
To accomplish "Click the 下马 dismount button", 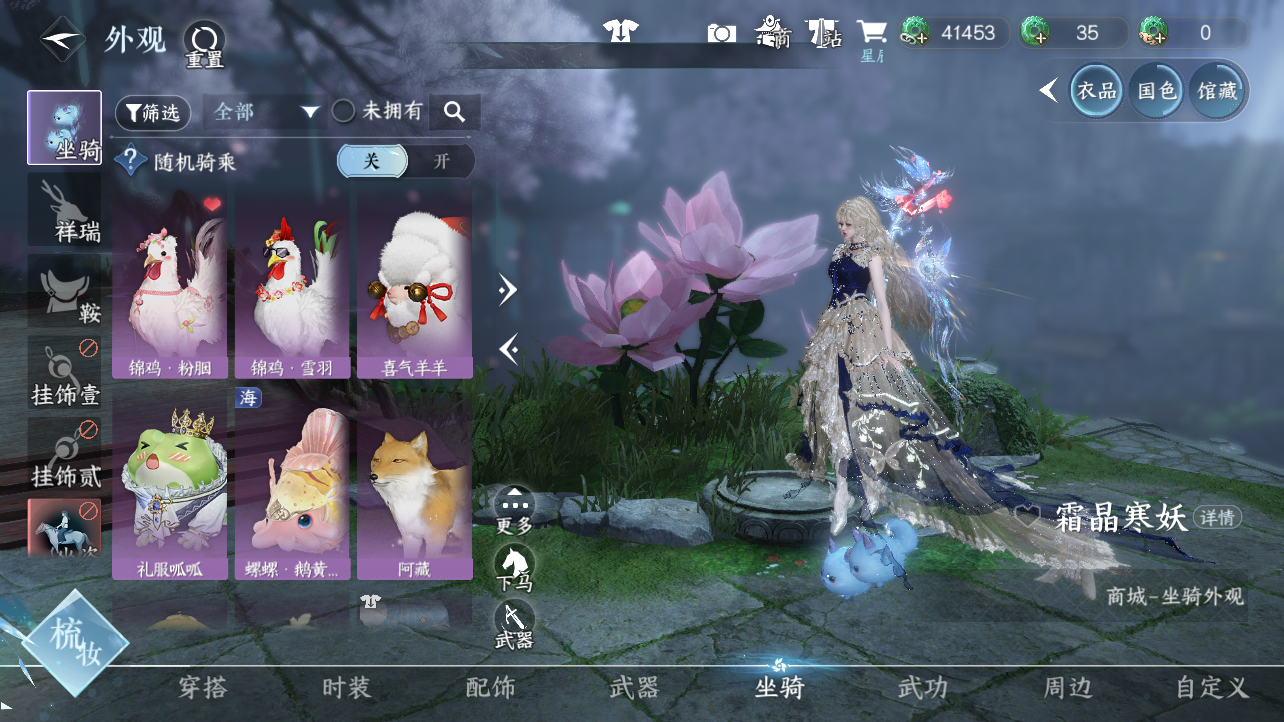I will click(514, 568).
